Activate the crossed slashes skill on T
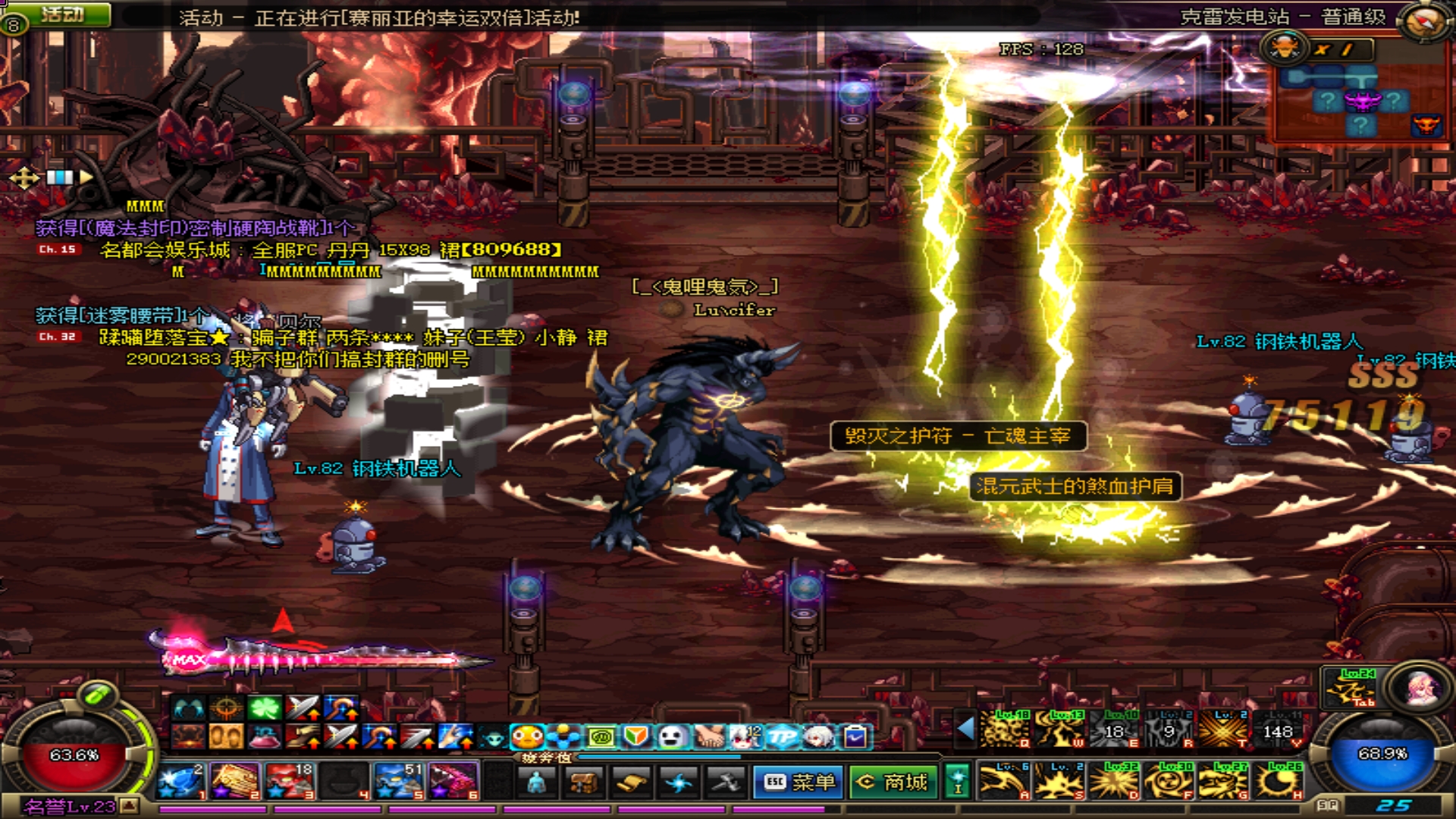This screenshot has height=819, width=1456. pos(1225,730)
